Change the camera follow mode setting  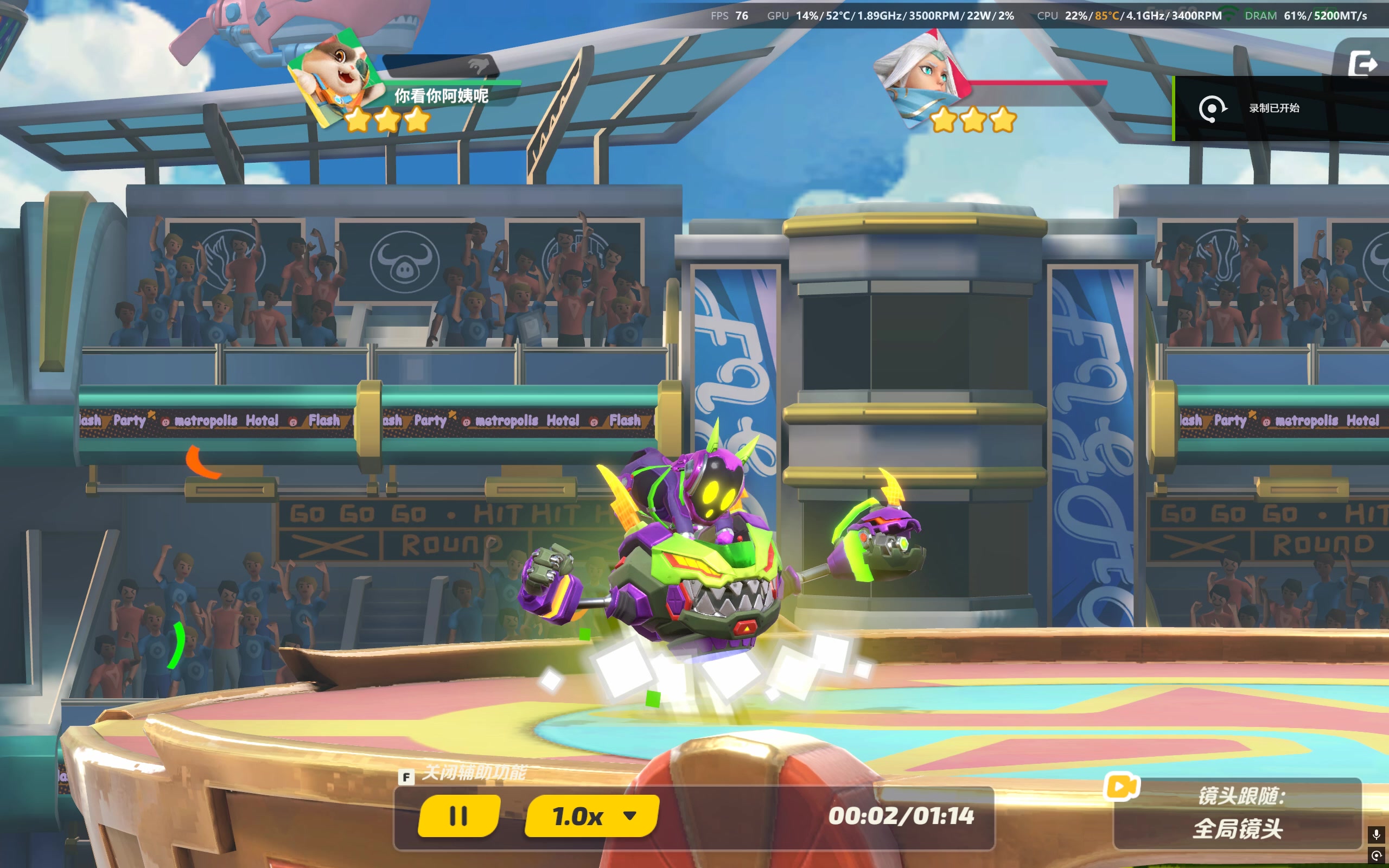point(1238,813)
